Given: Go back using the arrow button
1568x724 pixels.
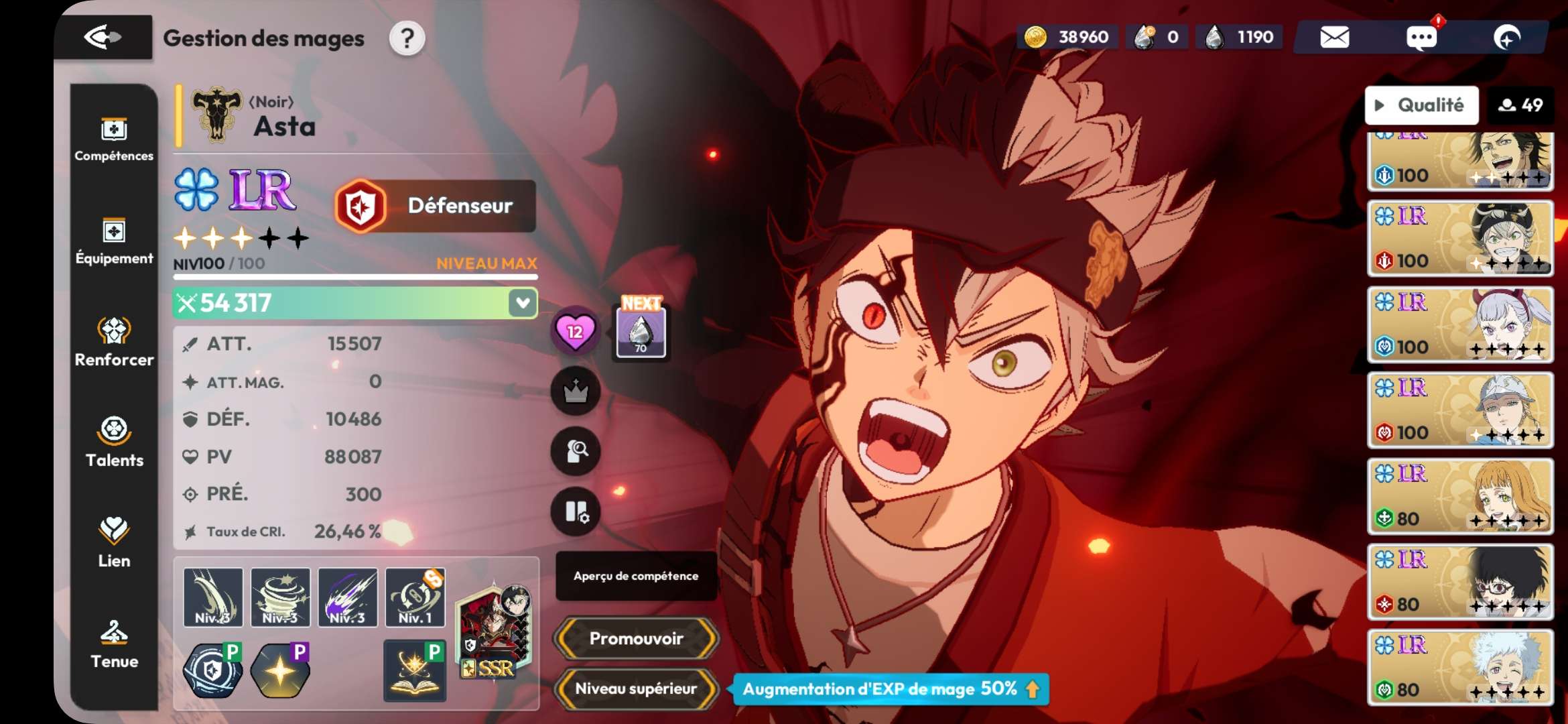Looking at the screenshot, I should (103, 37).
